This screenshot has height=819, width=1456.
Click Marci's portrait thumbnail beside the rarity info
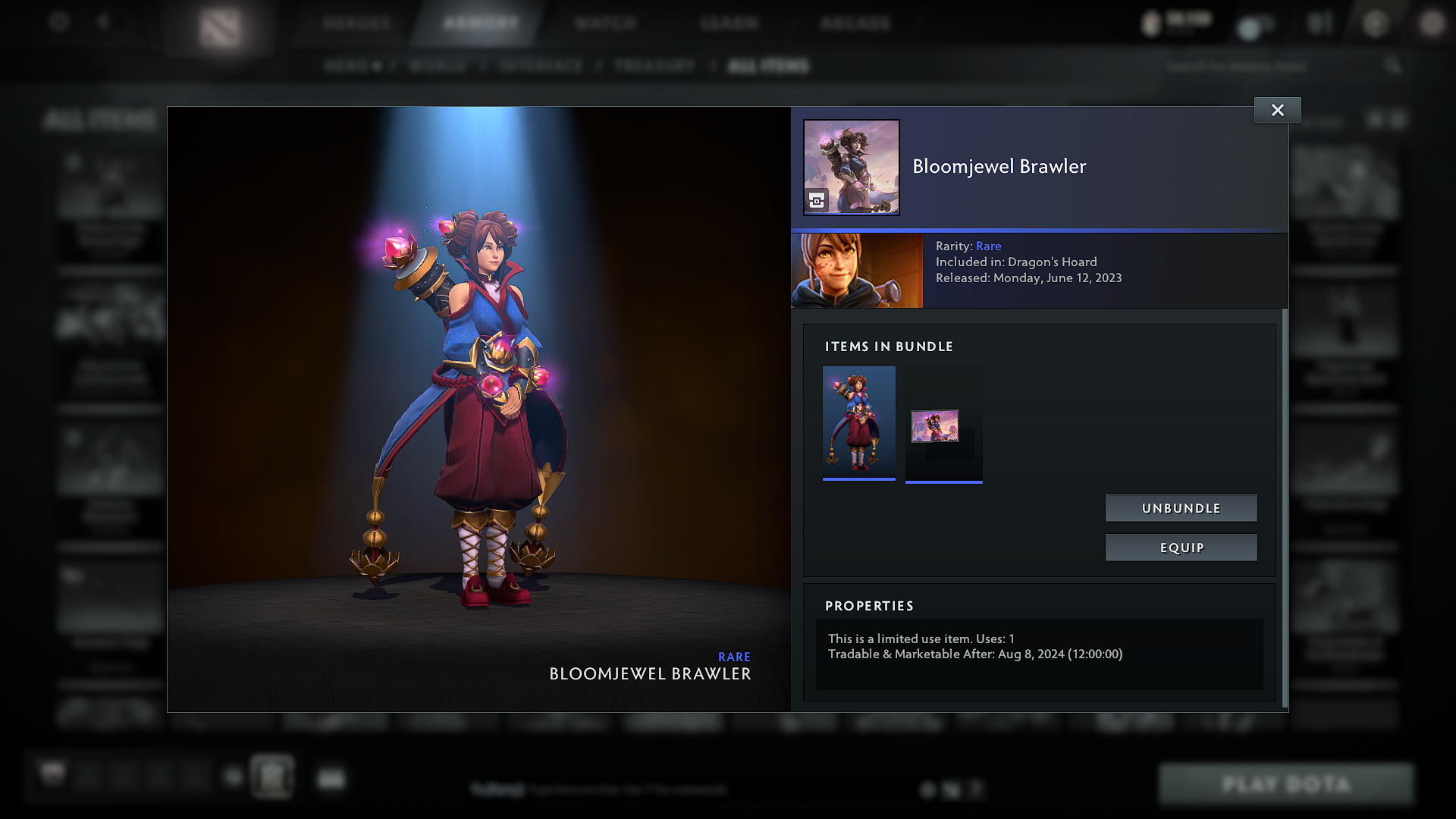tap(856, 270)
